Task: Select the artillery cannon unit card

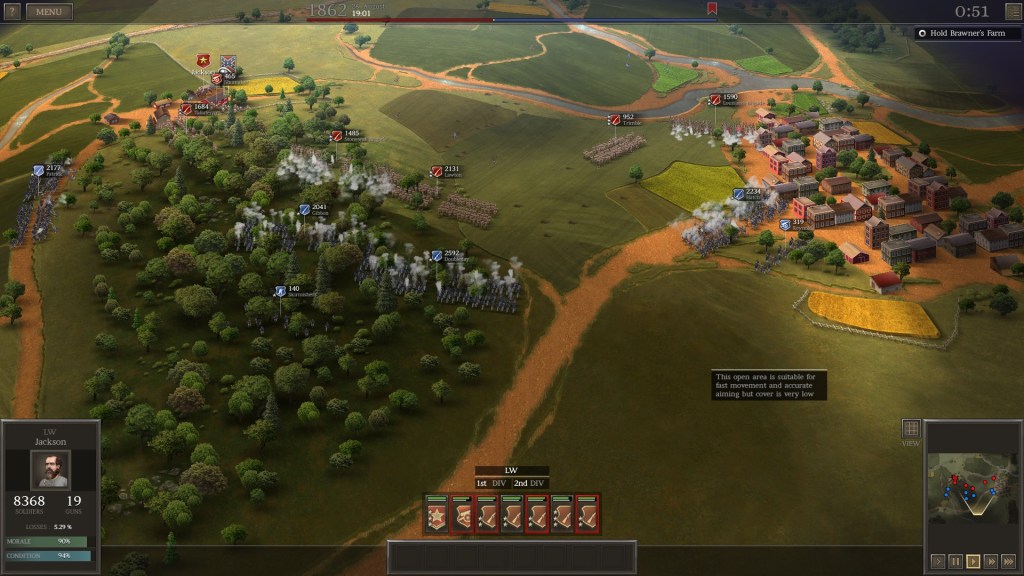Action: click(x=461, y=514)
